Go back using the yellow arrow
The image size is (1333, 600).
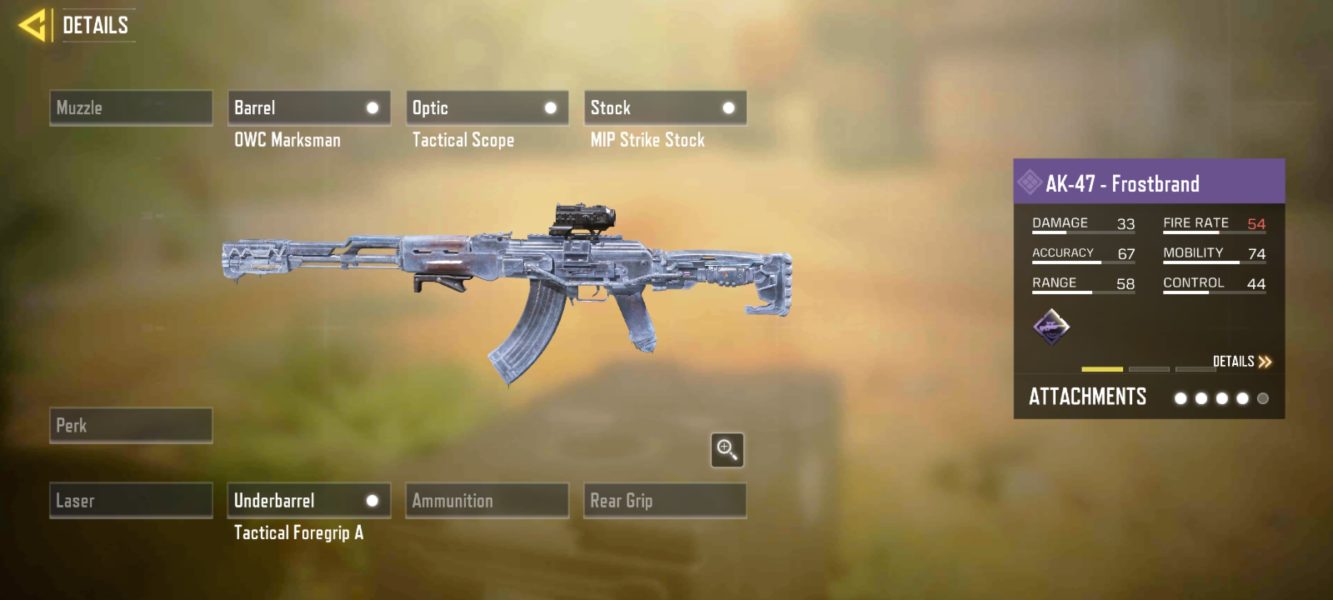(x=33, y=25)
